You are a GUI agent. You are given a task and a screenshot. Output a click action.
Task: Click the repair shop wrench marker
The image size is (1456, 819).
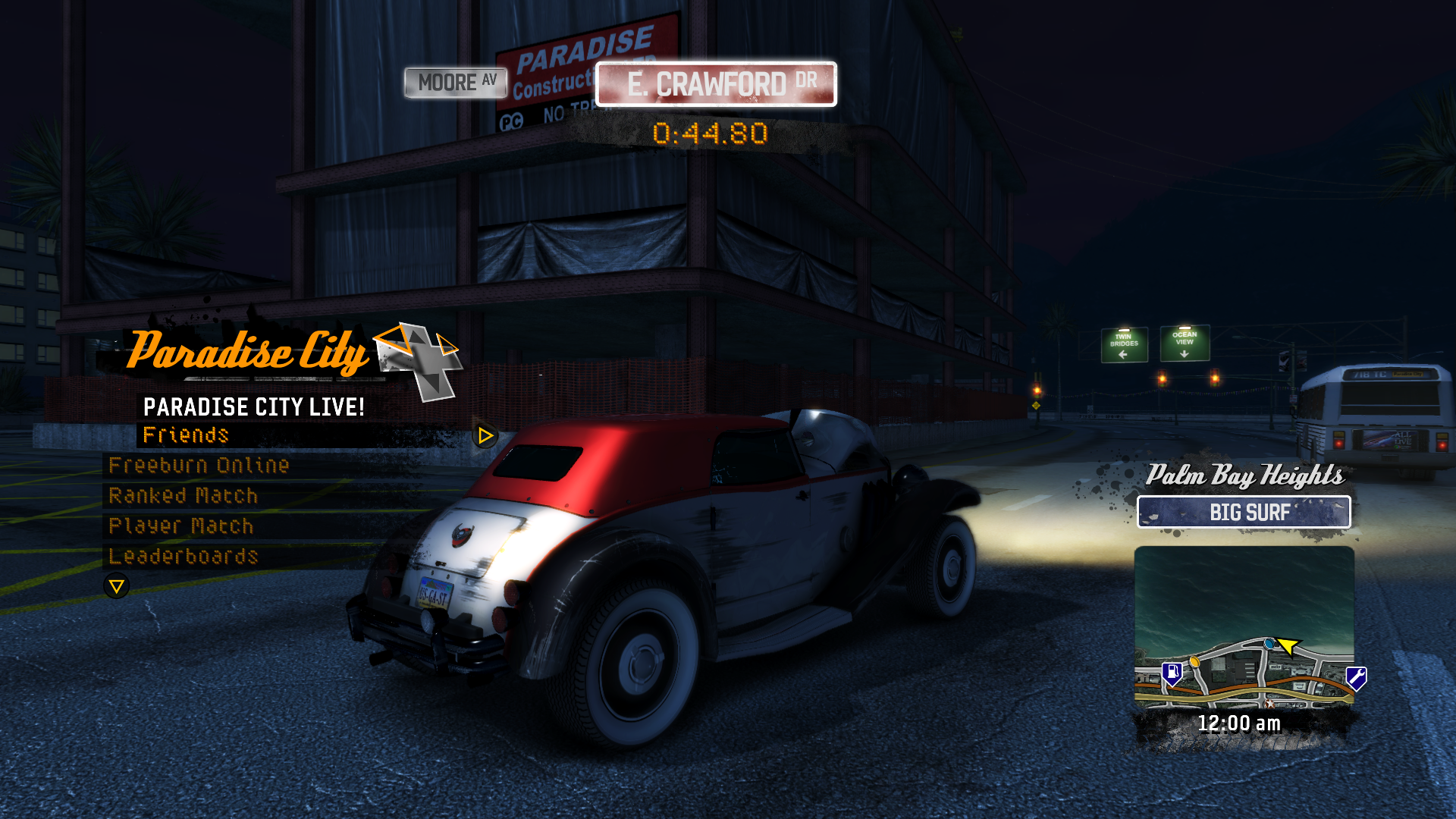point(1356,676)
